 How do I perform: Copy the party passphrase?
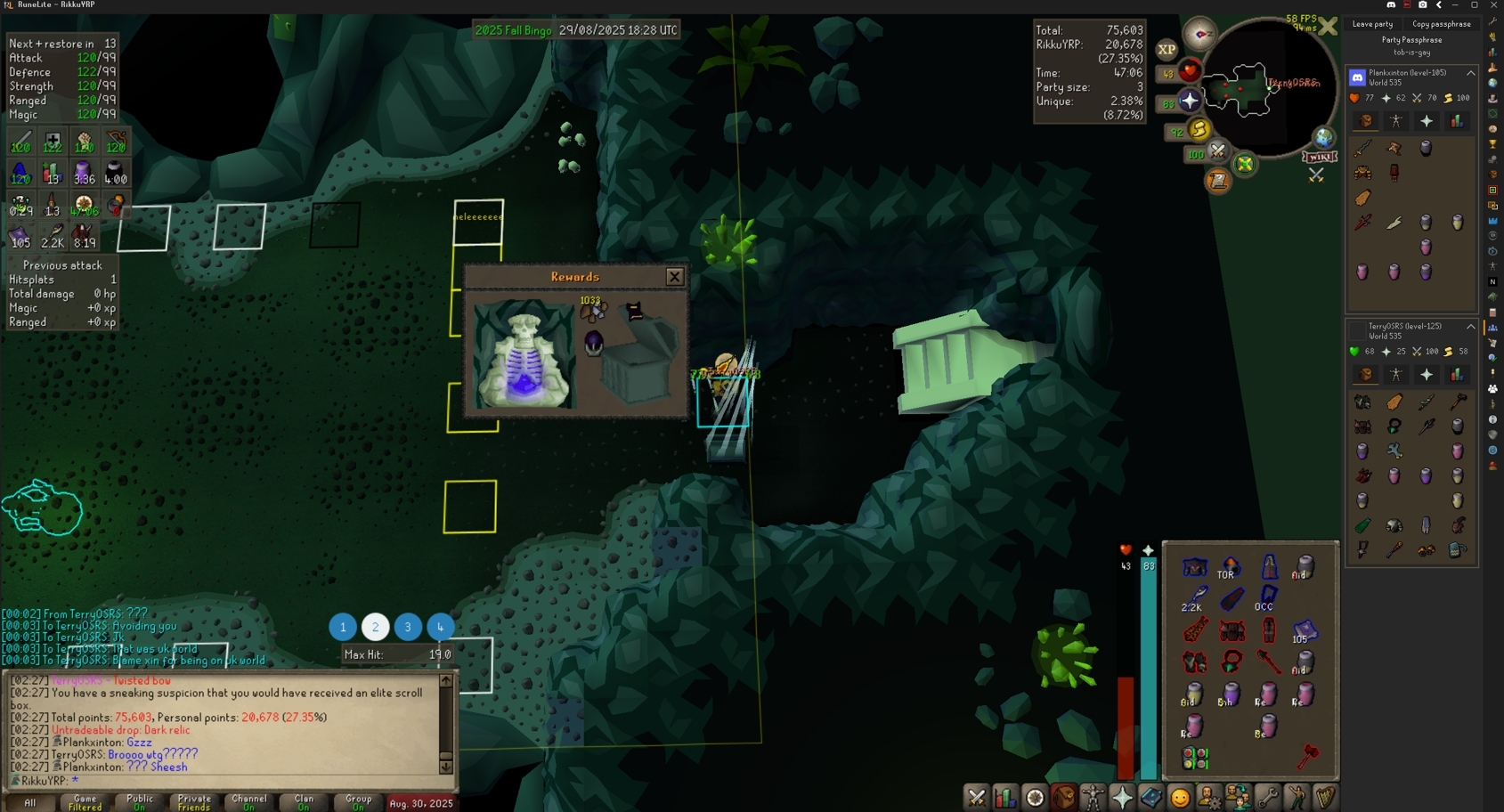tap(1441, 24)
